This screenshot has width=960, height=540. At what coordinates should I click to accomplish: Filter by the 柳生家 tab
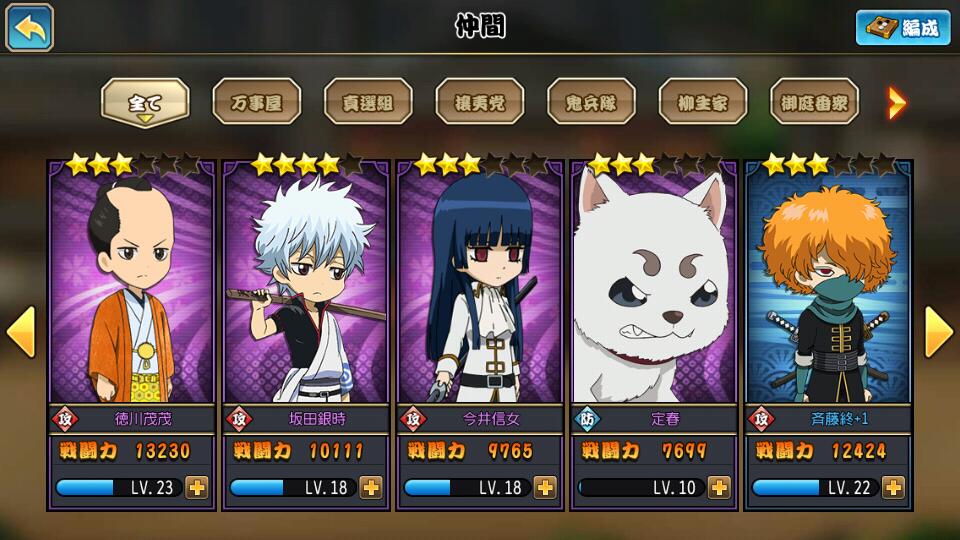tap(703, 102)
